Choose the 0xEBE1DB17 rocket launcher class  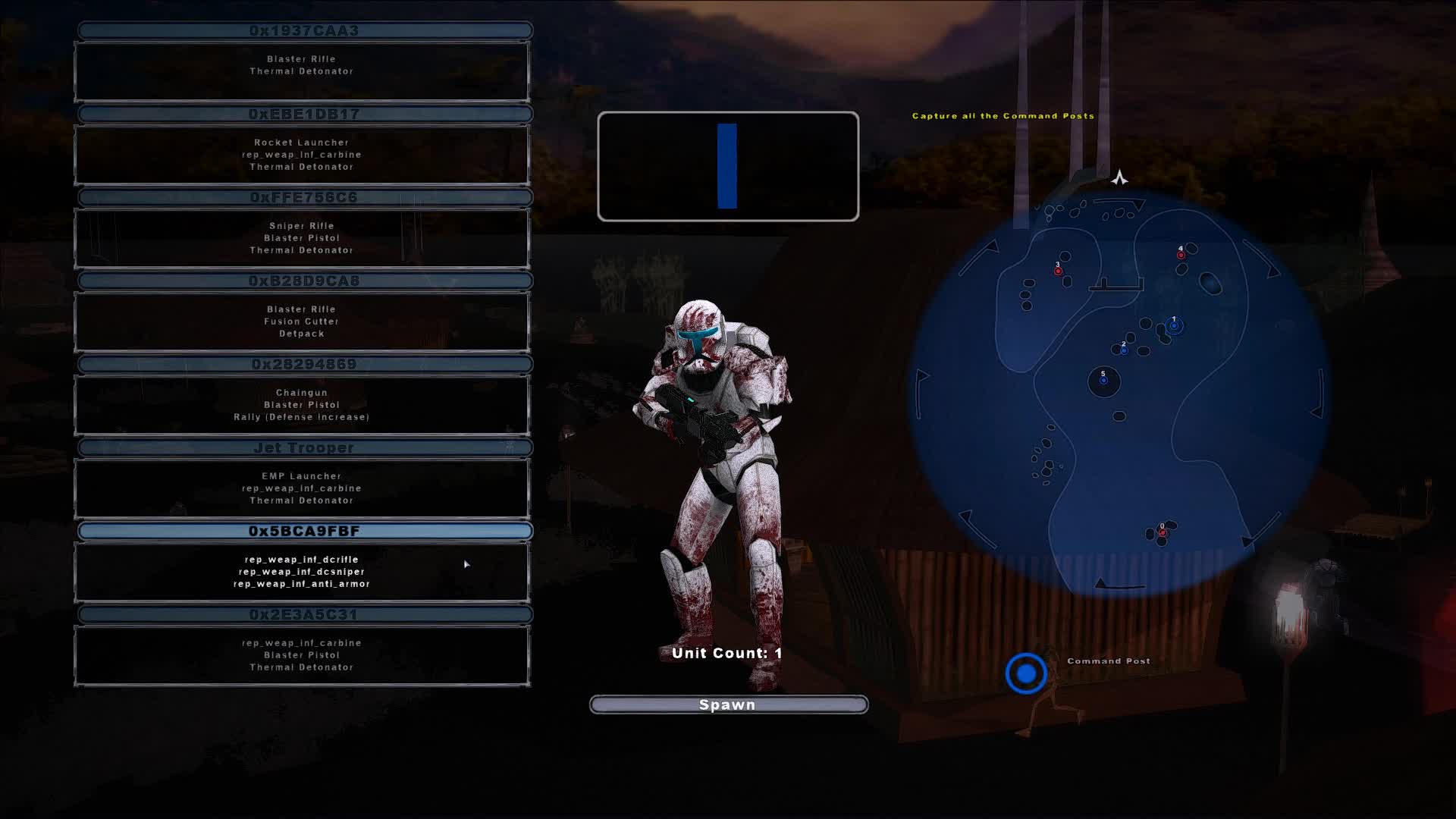click(303, 113)
